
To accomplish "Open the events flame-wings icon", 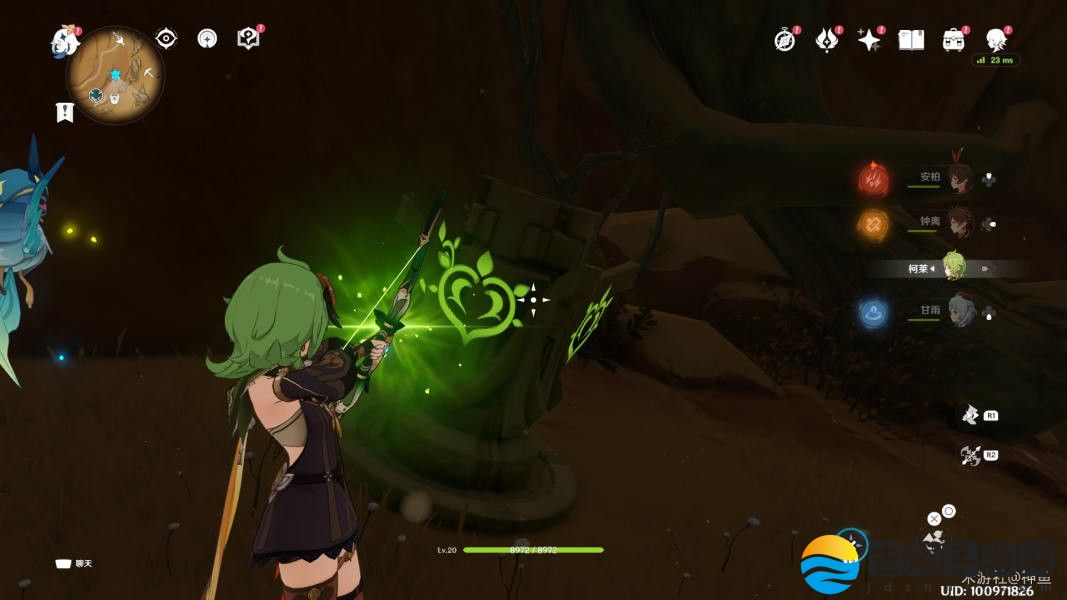I will point(827,40).
